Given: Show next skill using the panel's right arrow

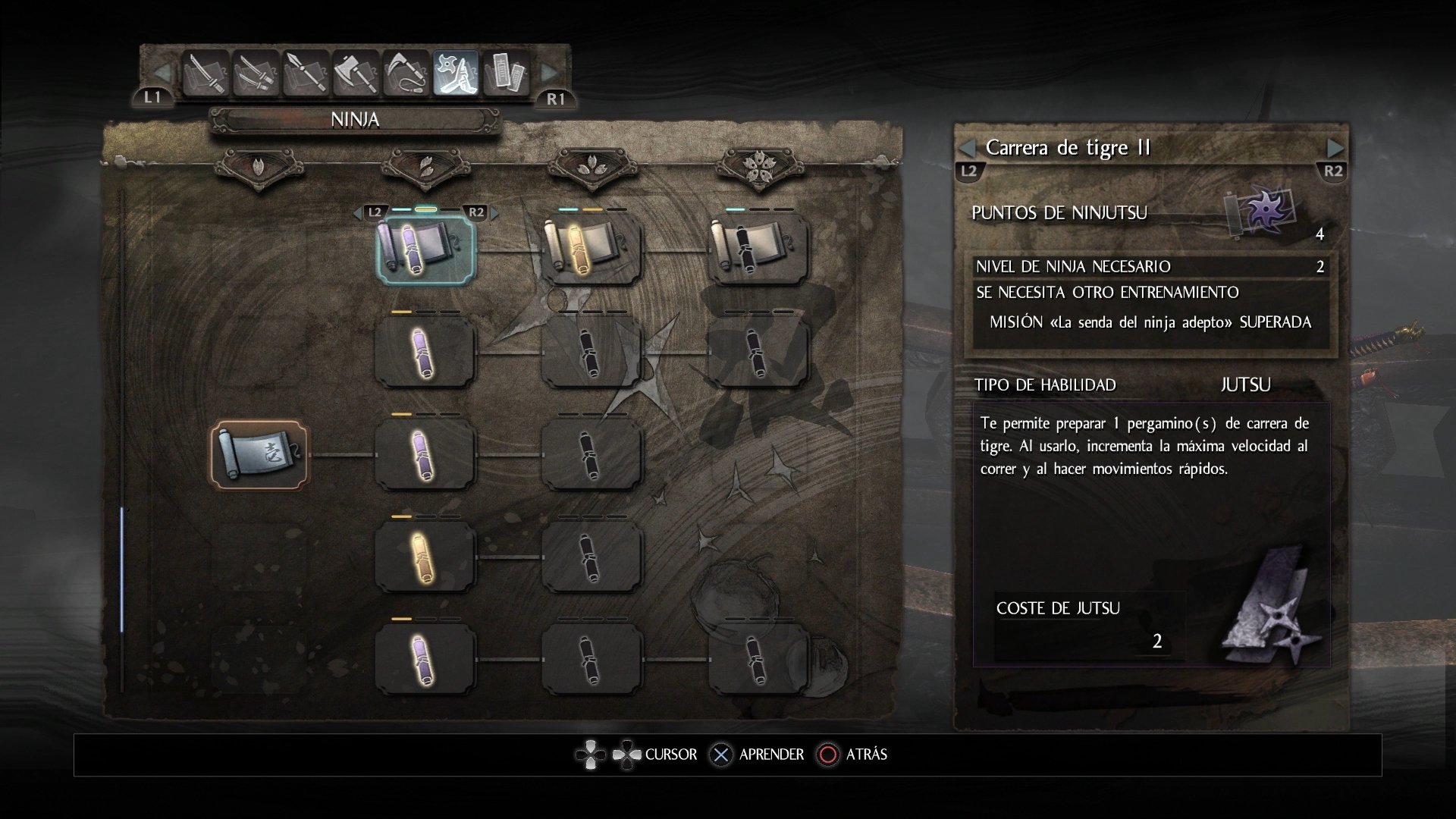Looking at the screenshot, I should pos(1335,149).
